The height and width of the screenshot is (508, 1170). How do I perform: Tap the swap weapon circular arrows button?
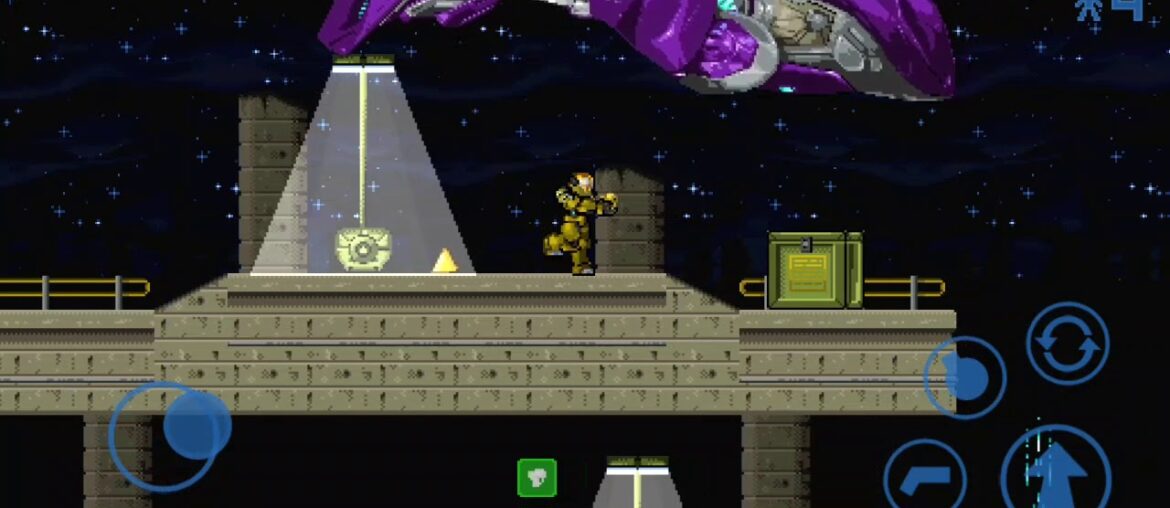pyautogui.click(x=1067, y=343)
